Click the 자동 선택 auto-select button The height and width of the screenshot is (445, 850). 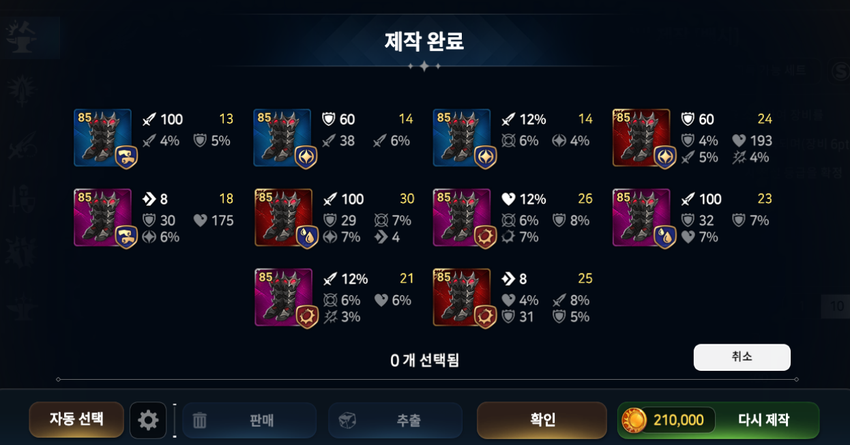tap(76, 420)
